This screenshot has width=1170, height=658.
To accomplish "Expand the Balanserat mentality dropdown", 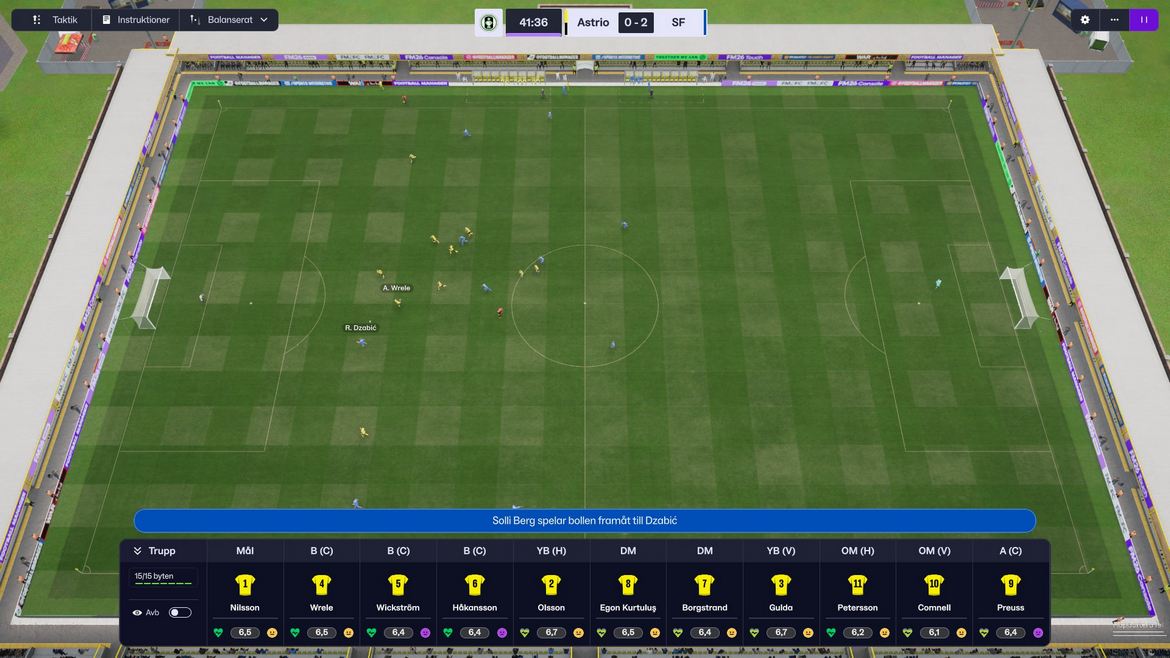I will click(x=229, y=20).
